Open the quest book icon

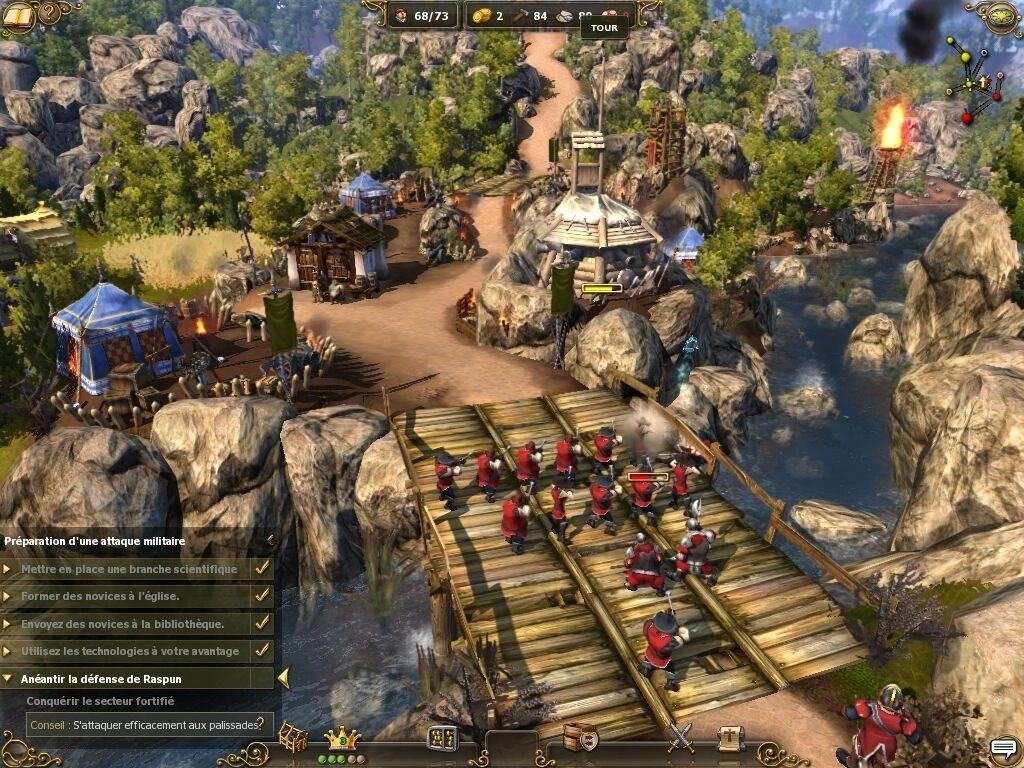pos(18,16)
